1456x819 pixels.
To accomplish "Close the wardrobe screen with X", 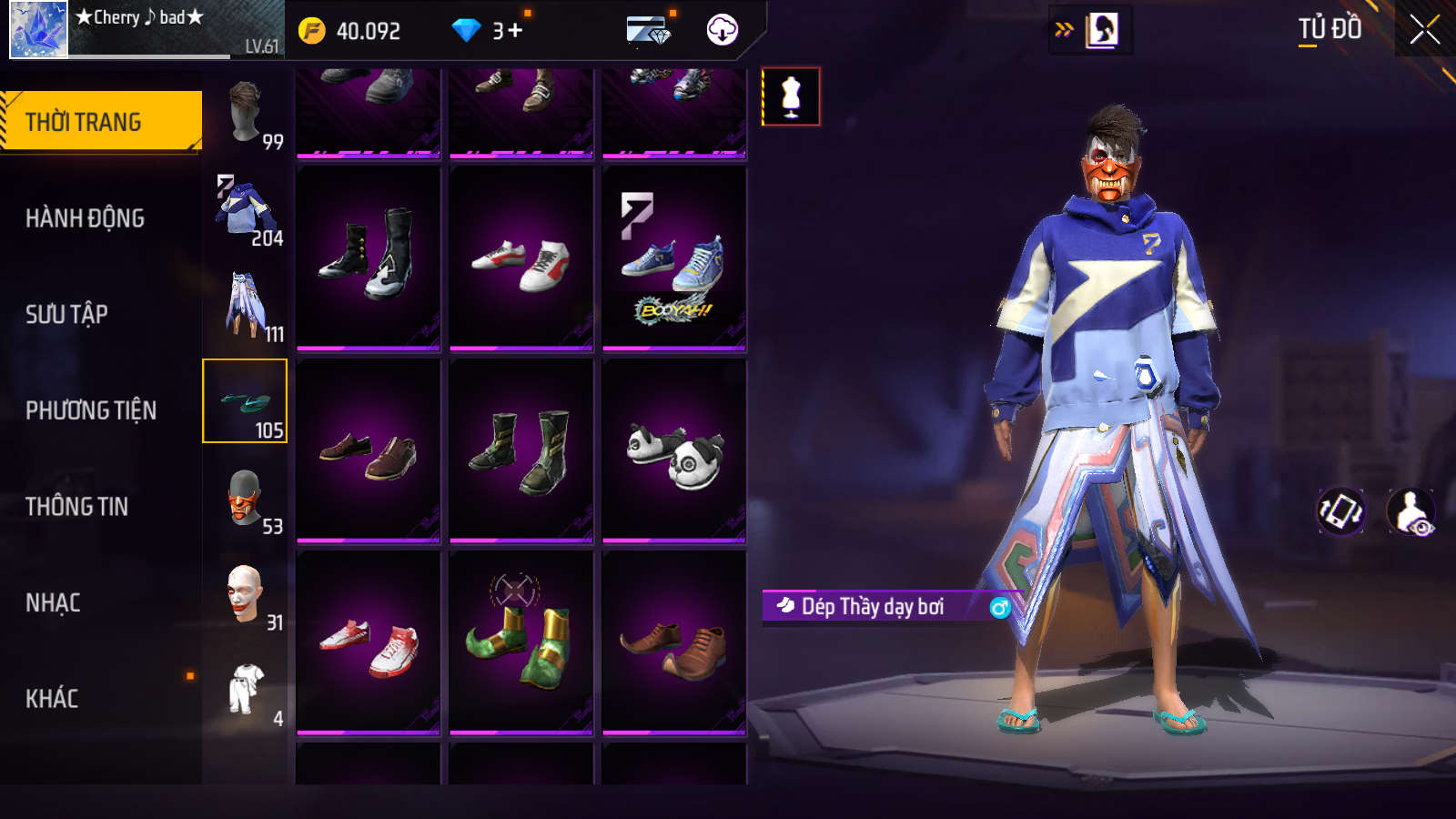I will (1424, 30).
